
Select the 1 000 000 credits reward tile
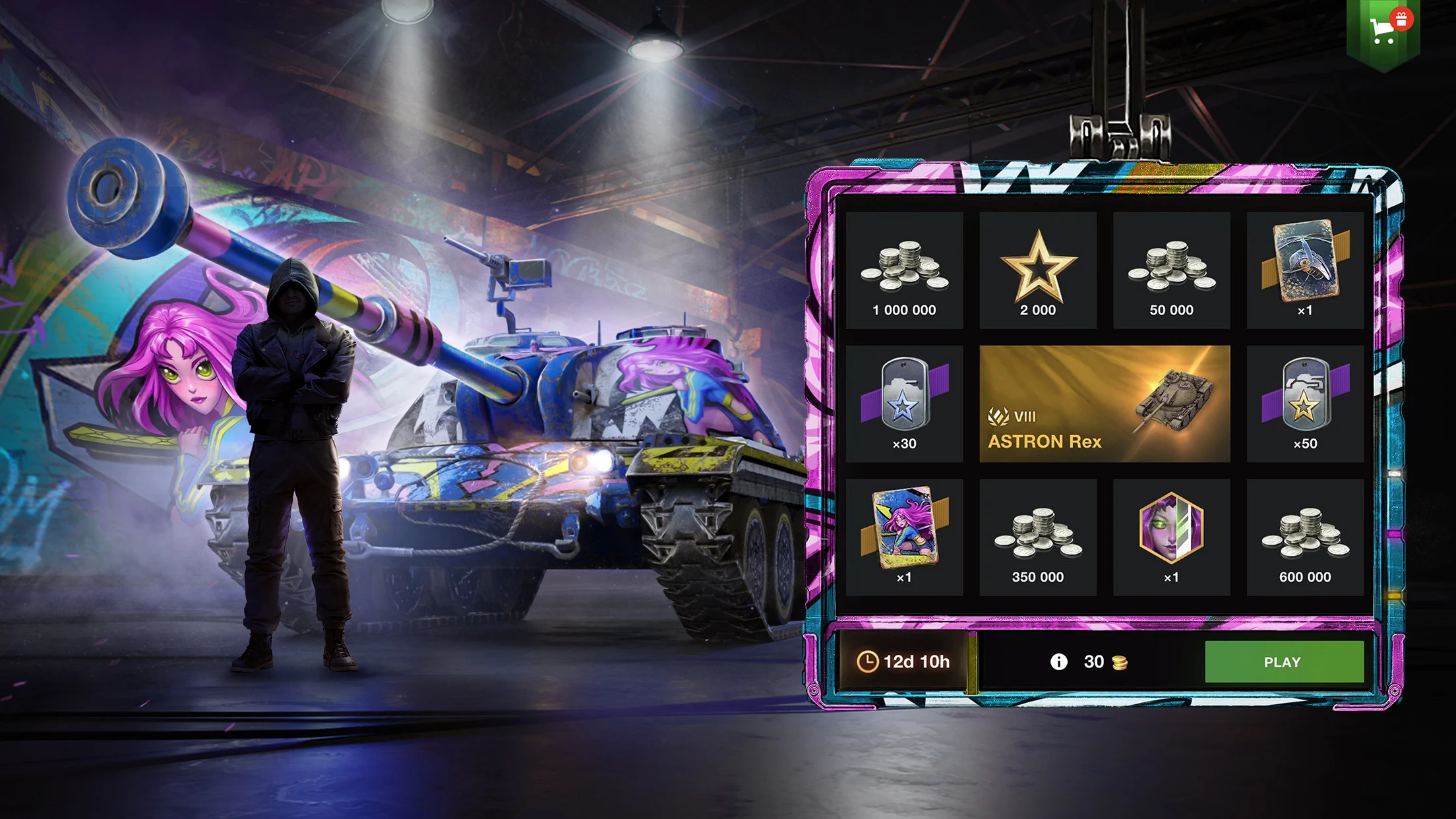tap(904, 270)
